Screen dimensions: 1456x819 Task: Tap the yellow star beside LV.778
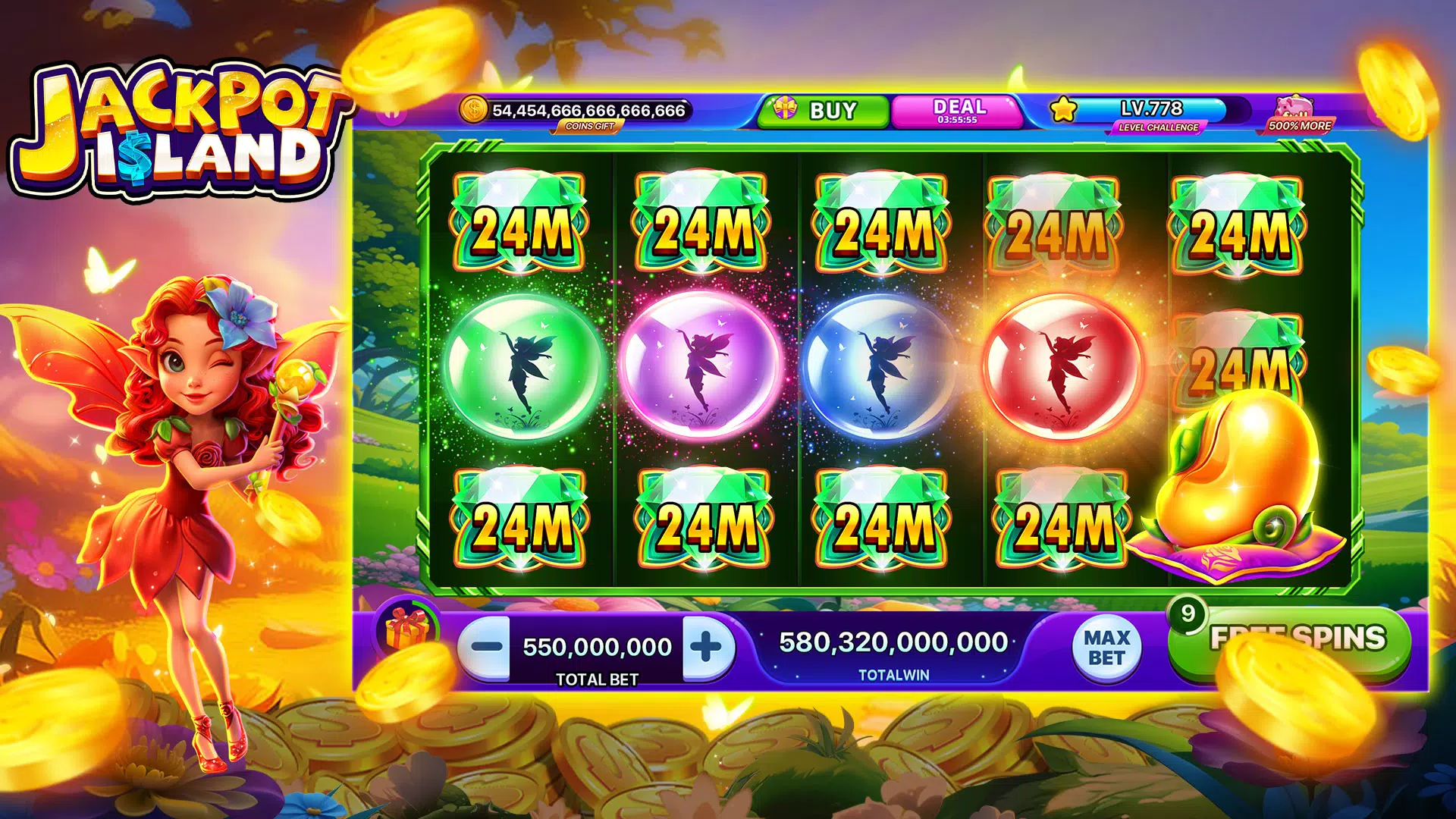[x=1062, y=110]
